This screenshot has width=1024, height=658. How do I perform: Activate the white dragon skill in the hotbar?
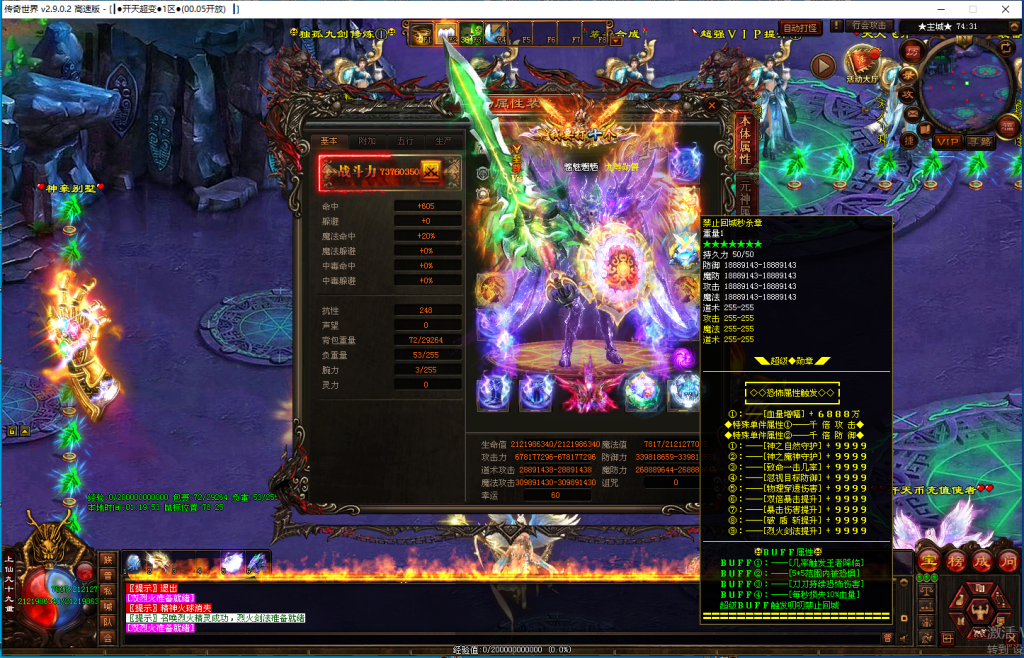click(x=158, y=564)
